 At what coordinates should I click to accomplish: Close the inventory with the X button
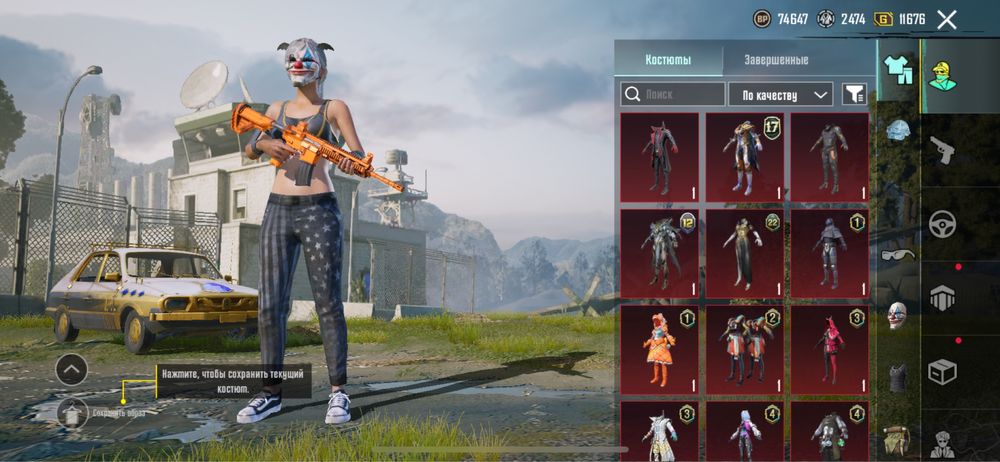(x=946, y=19)
